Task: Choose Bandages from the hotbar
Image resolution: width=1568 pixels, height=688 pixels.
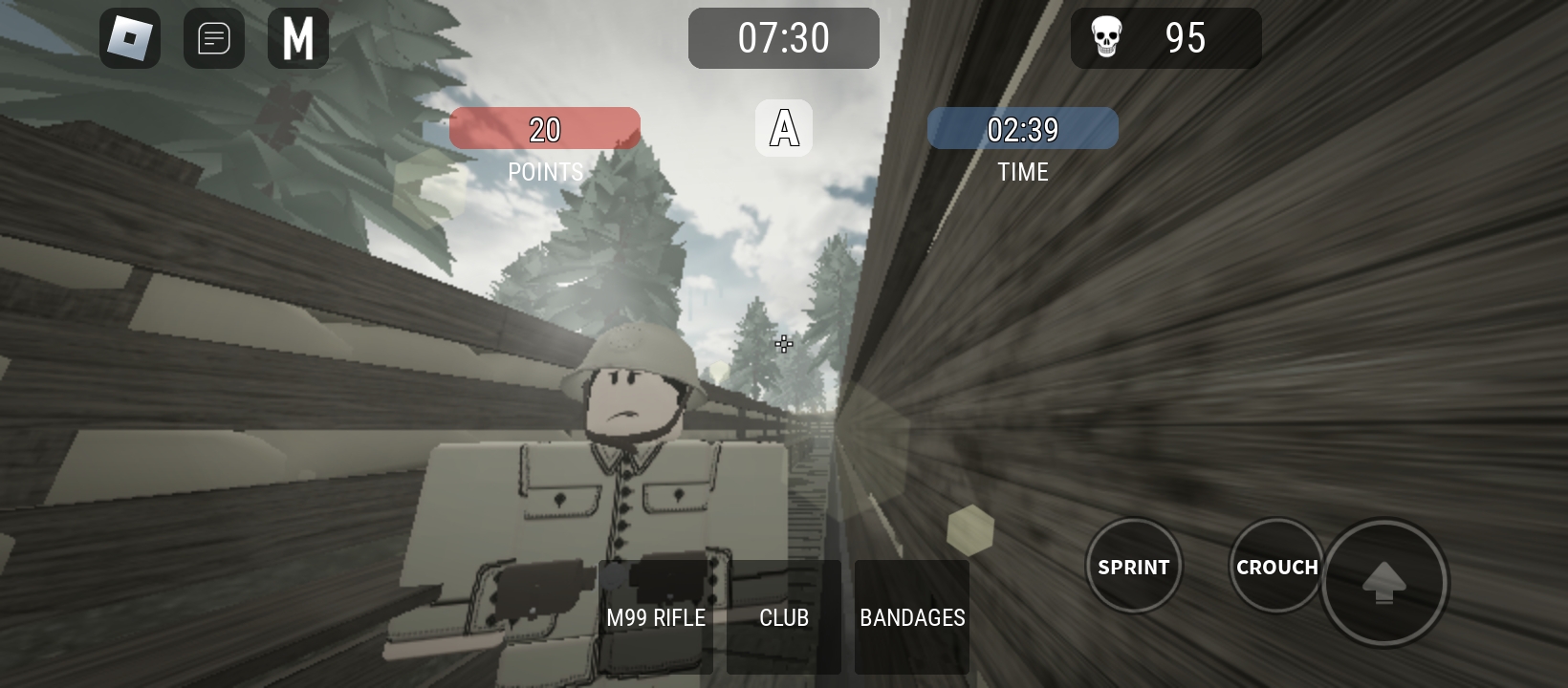Action: [x=912, y=617]
